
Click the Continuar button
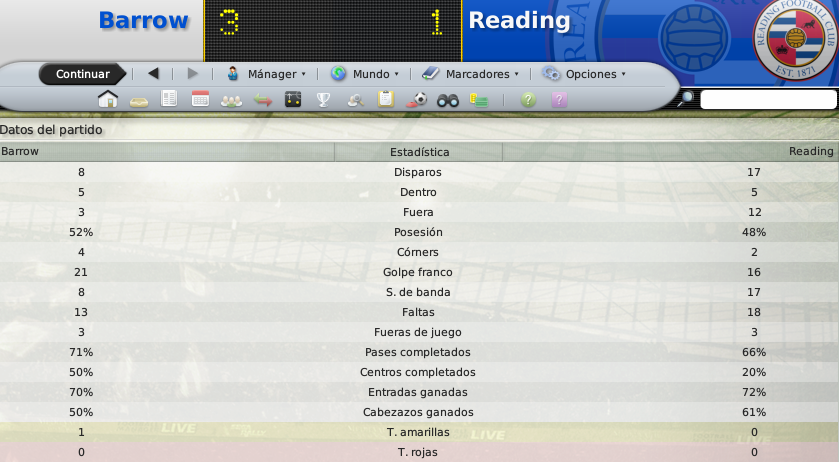pyautogui.click(x=82, y=74)
